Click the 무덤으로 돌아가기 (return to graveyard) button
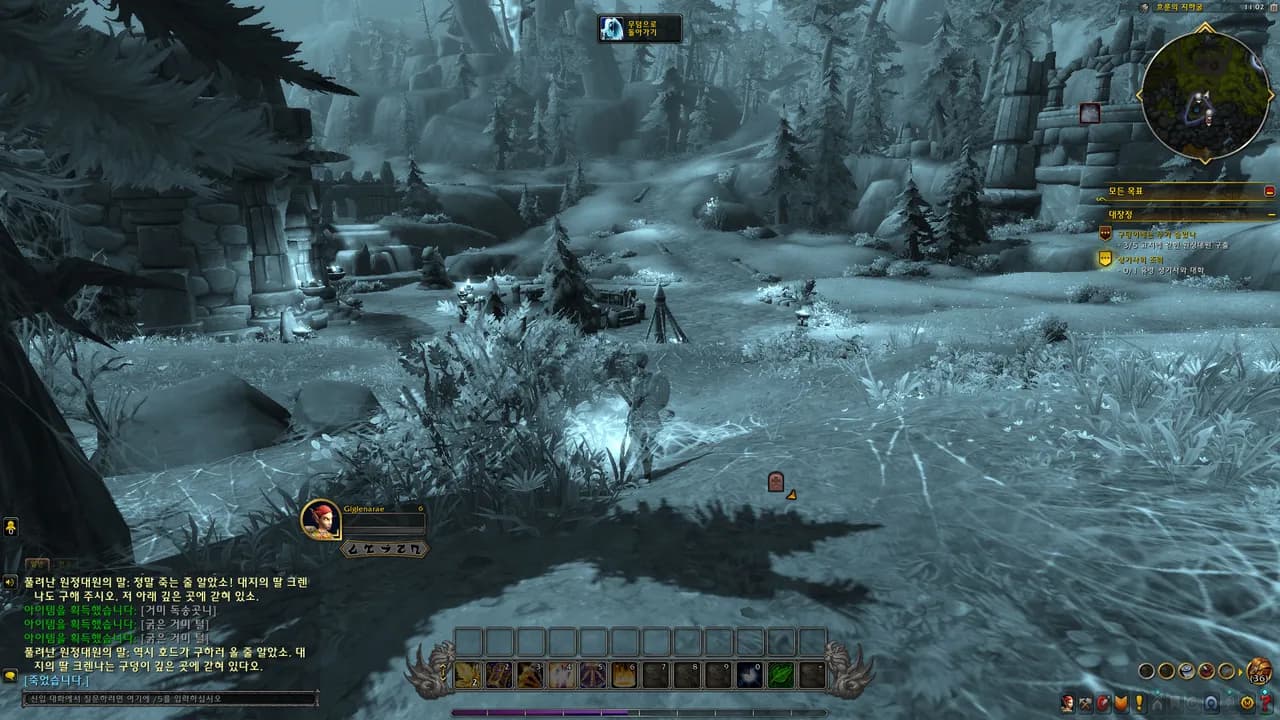This screenshot has width=1280, height=720. 640,29
